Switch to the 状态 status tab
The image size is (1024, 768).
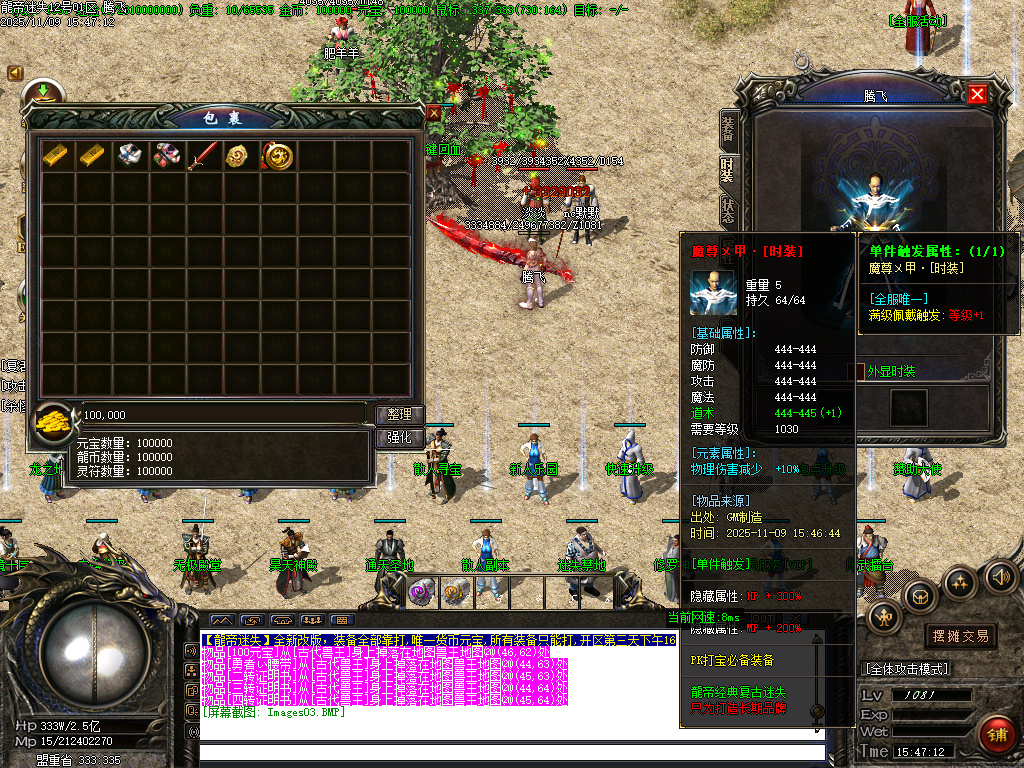728,208
